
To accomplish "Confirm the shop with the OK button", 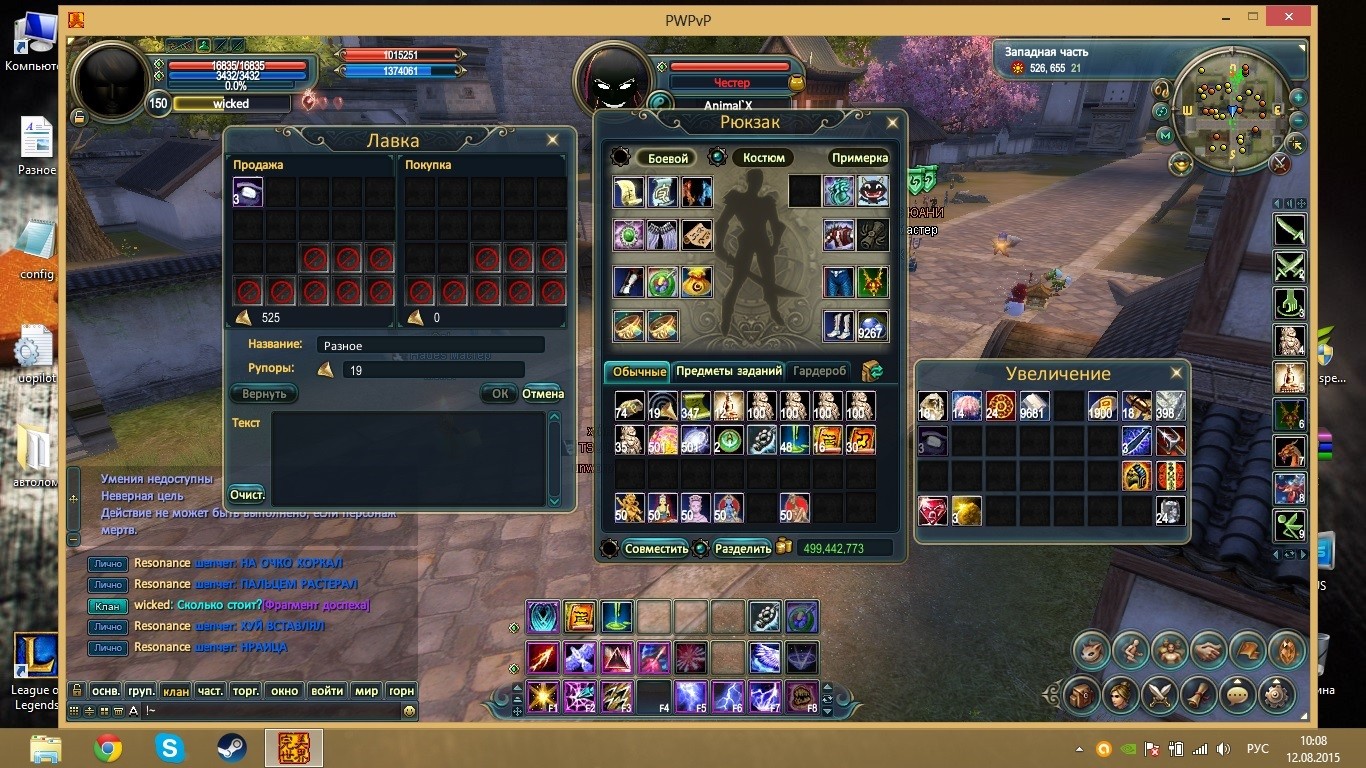I will tap(499, 394).
